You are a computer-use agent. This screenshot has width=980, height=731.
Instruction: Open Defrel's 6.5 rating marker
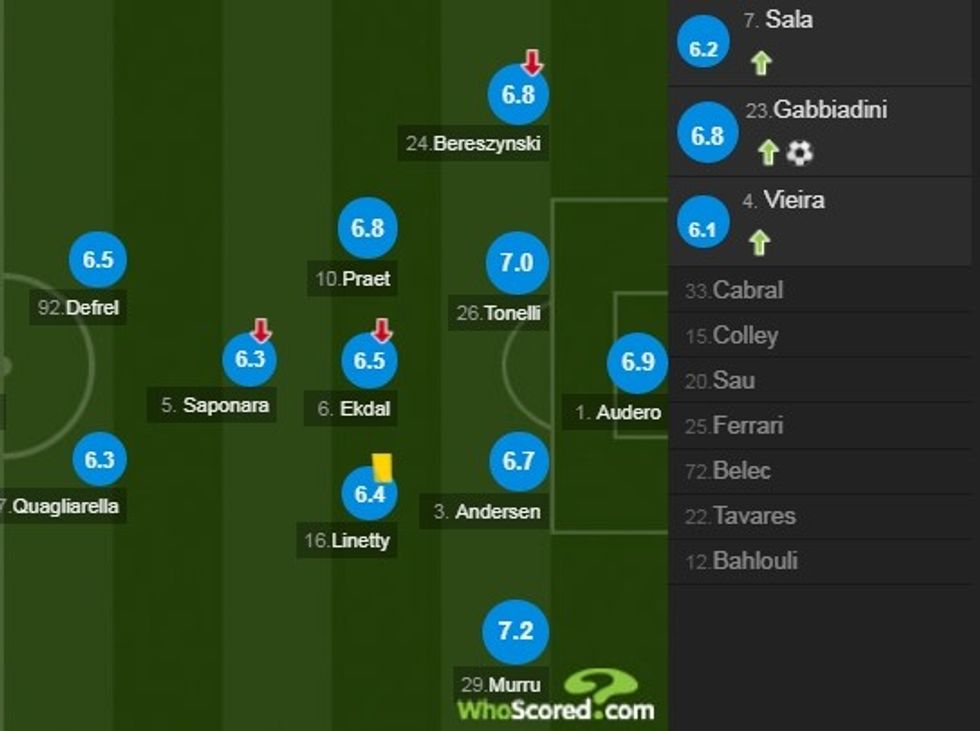tap(98, 260)
